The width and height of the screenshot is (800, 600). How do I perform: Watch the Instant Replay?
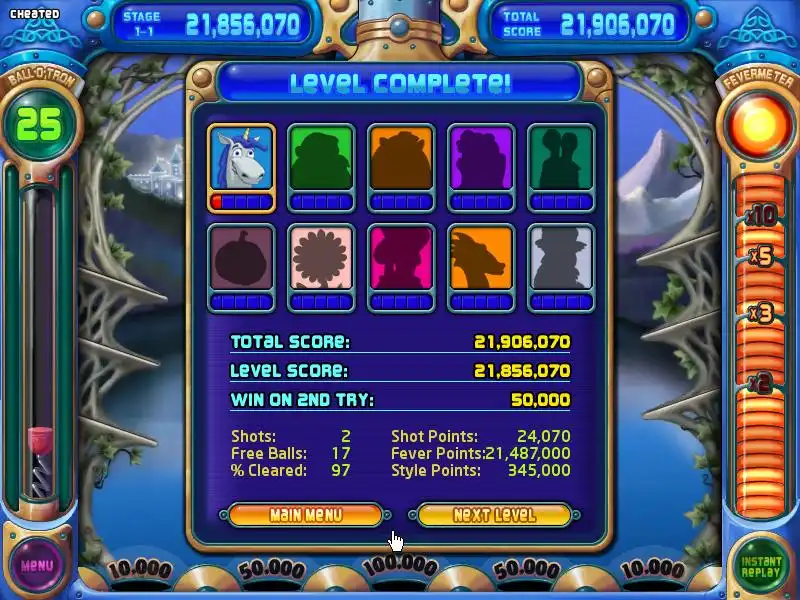pyautogui.click(x=762, y=566)
